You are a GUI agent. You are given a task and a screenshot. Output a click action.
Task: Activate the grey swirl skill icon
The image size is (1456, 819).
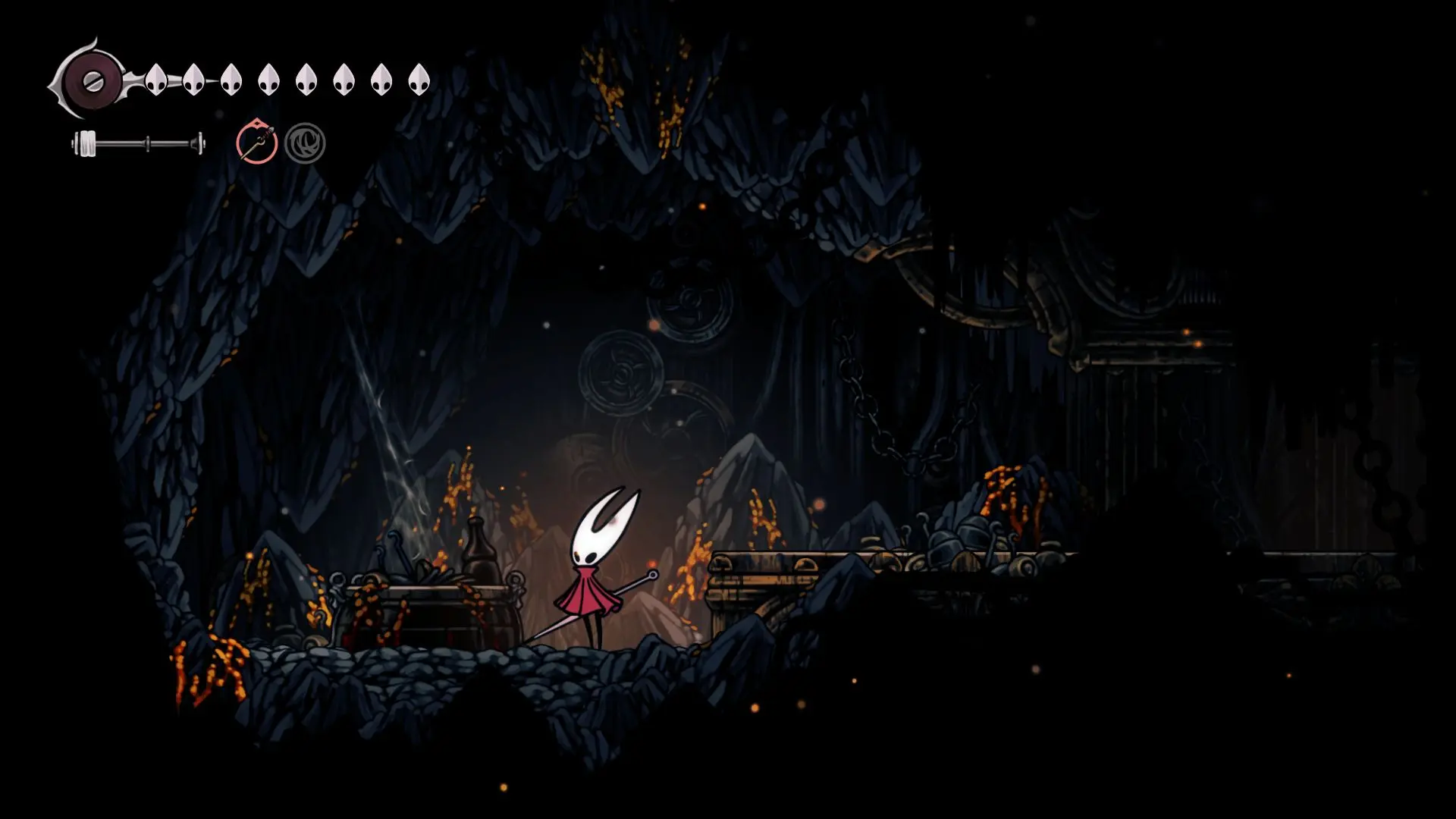click(305, 143)
